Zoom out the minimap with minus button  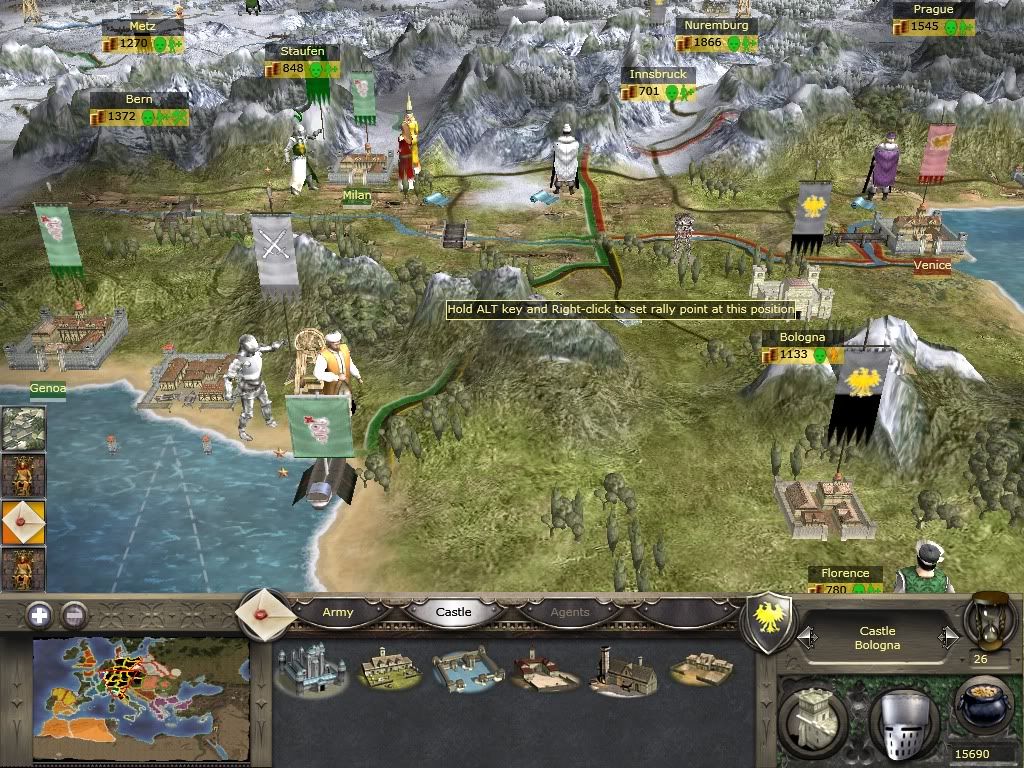pos(74,615)
